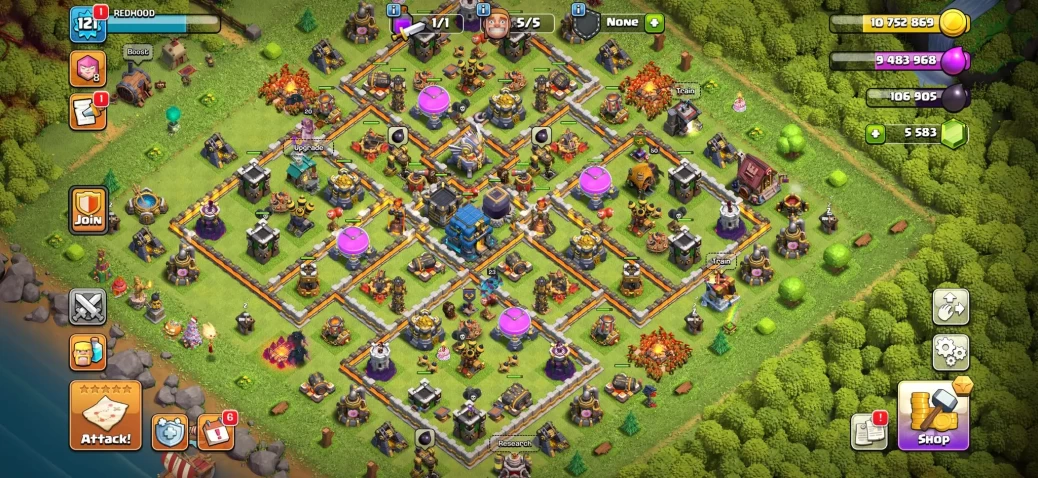The height and width of the screenshot is (478, 1038).
Task: Open the calendar events button with badge 6
Action: (215, 431)
